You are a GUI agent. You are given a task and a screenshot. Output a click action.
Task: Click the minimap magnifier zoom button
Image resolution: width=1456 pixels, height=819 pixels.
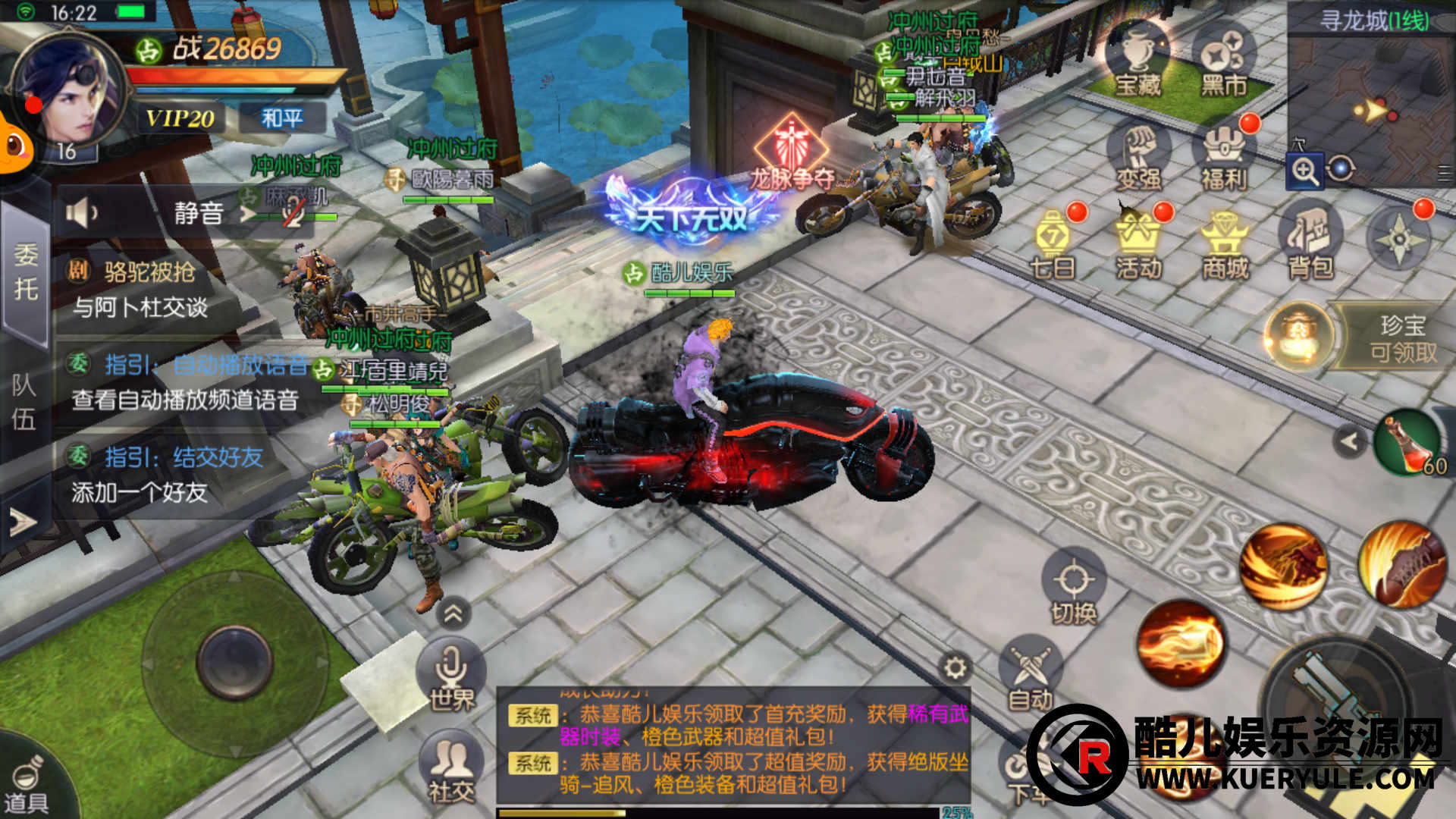tap(1305, 171)
